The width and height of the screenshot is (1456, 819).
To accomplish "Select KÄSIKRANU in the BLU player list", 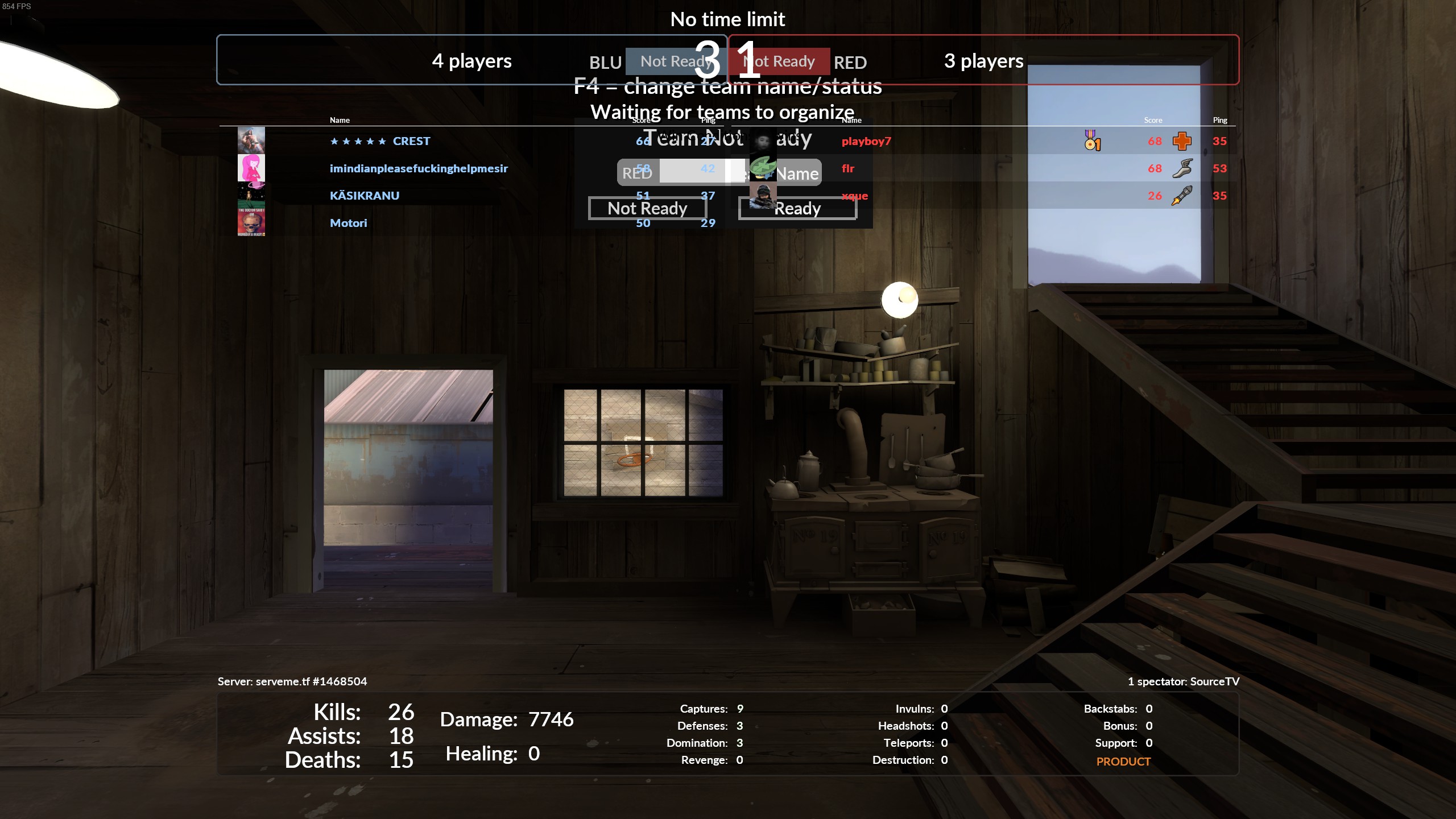I will pos(365,196).
